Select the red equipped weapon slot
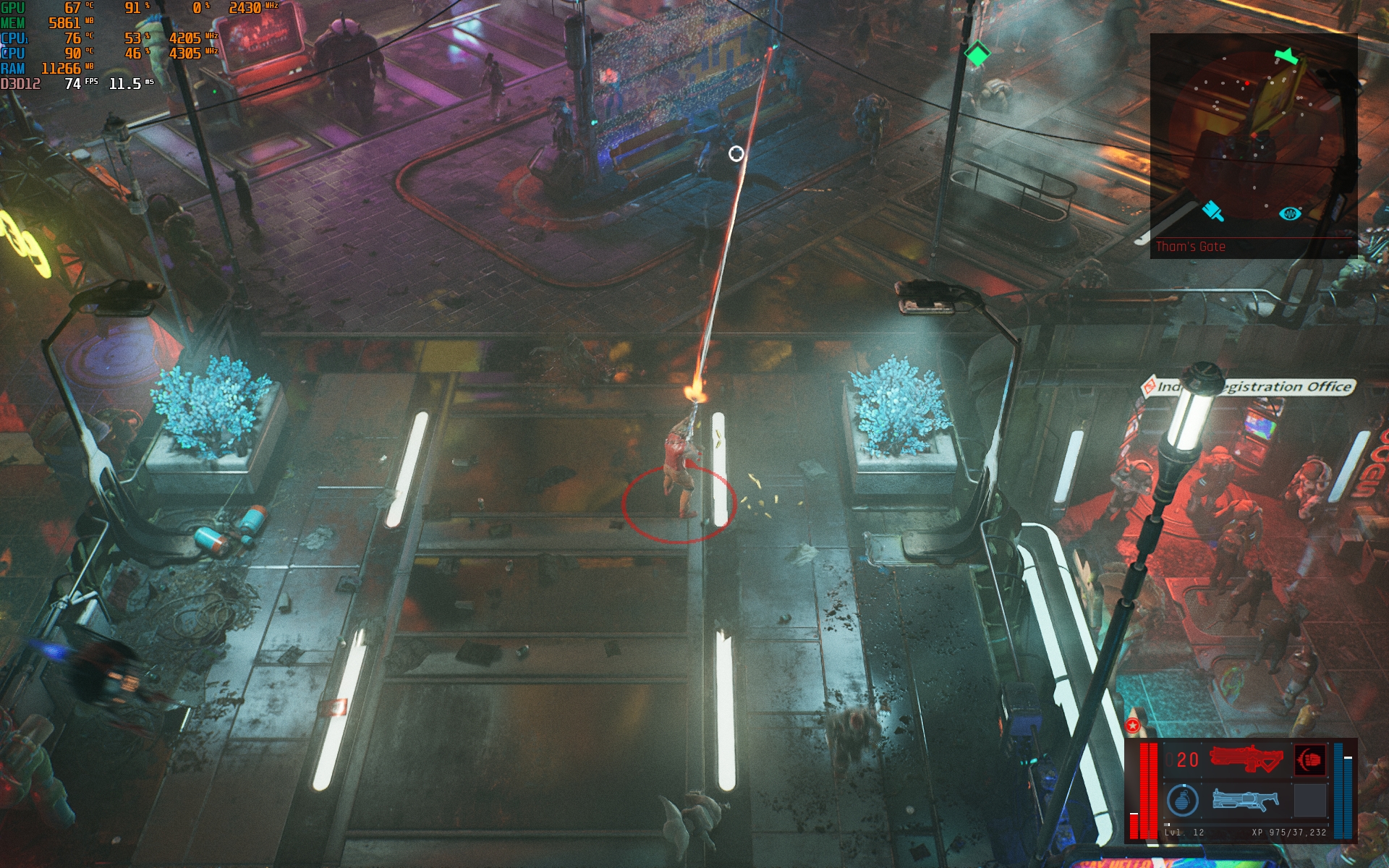Image resolution: width=1389 pixels, height=868 pixels. 1246,759
